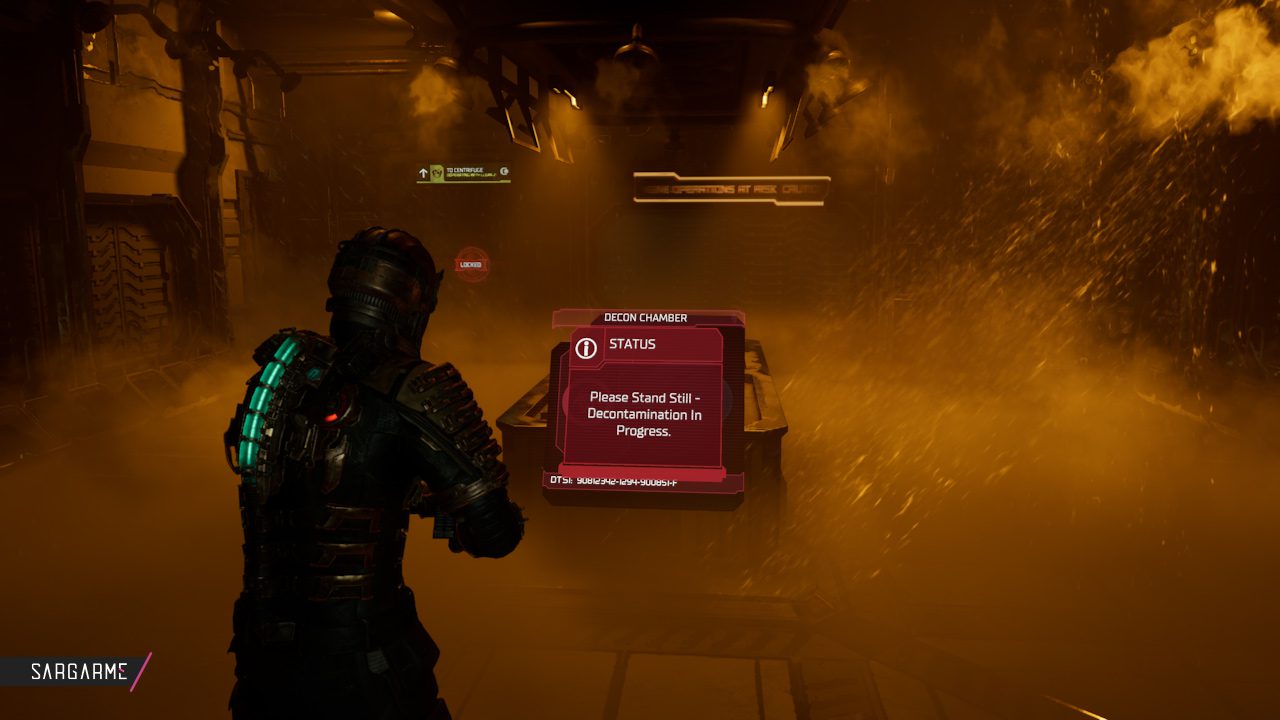
Task: Click the Sargarme watermark logo
Action: coord(78,671)
